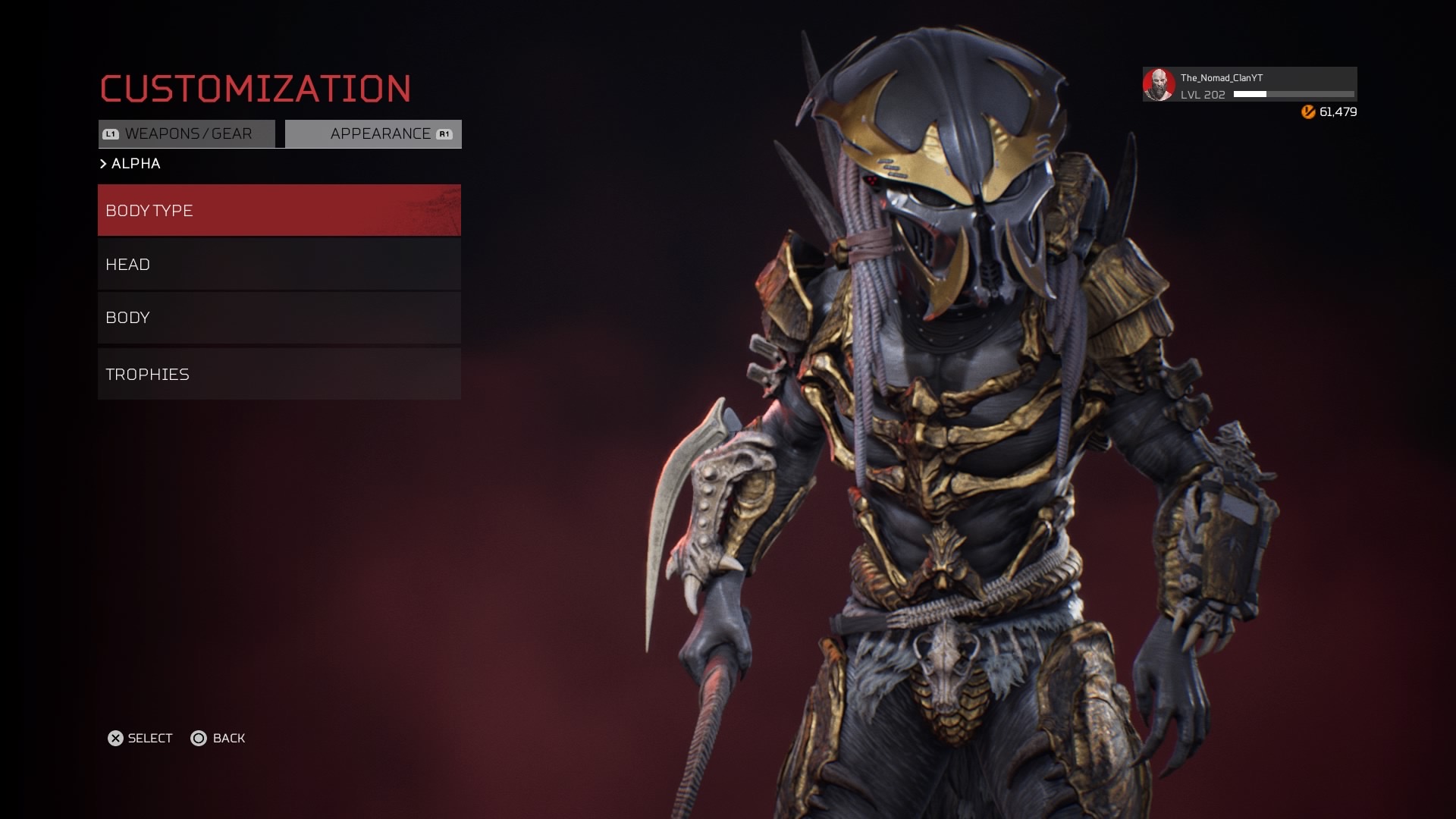1456x819 pixels.
Task: Select the Body Type menu entry
Action: (279, 210)
